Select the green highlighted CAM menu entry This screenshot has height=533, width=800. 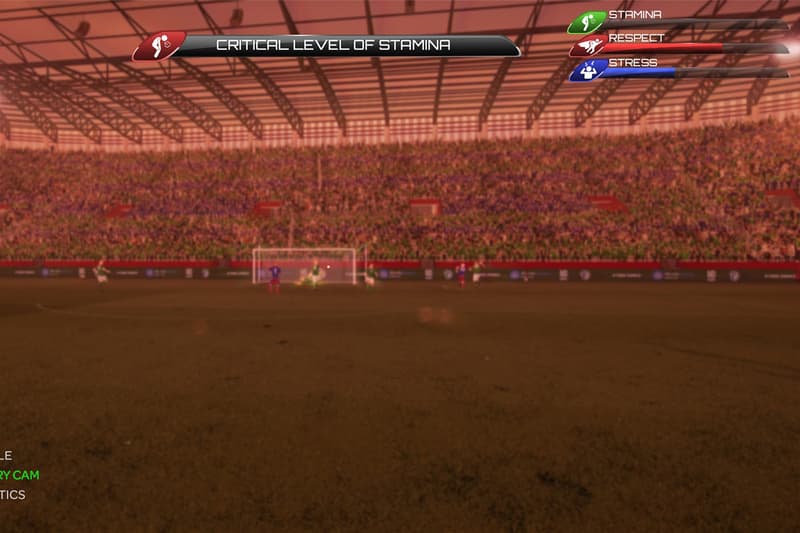20,475
